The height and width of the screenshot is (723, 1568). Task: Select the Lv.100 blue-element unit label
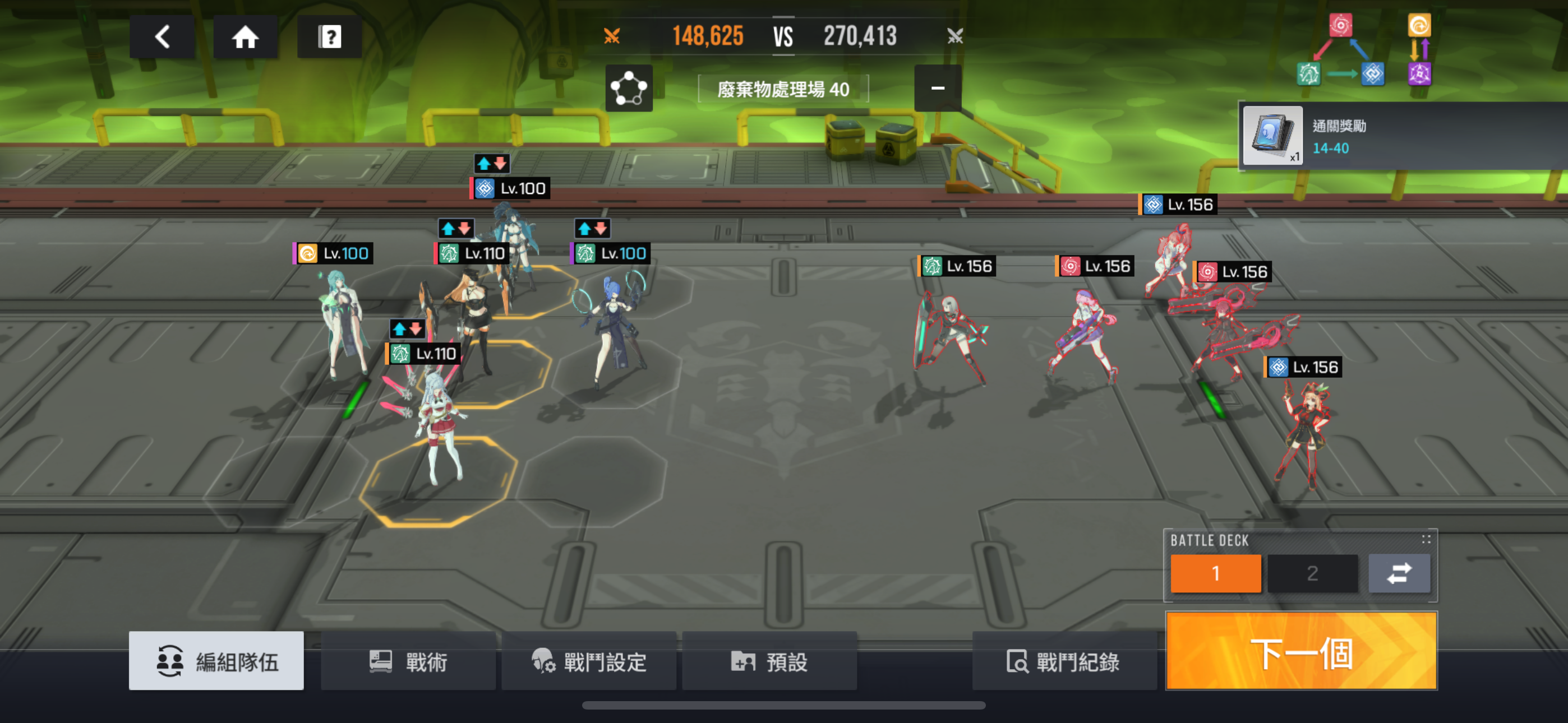pyautogui.click(x=511, y=189)
